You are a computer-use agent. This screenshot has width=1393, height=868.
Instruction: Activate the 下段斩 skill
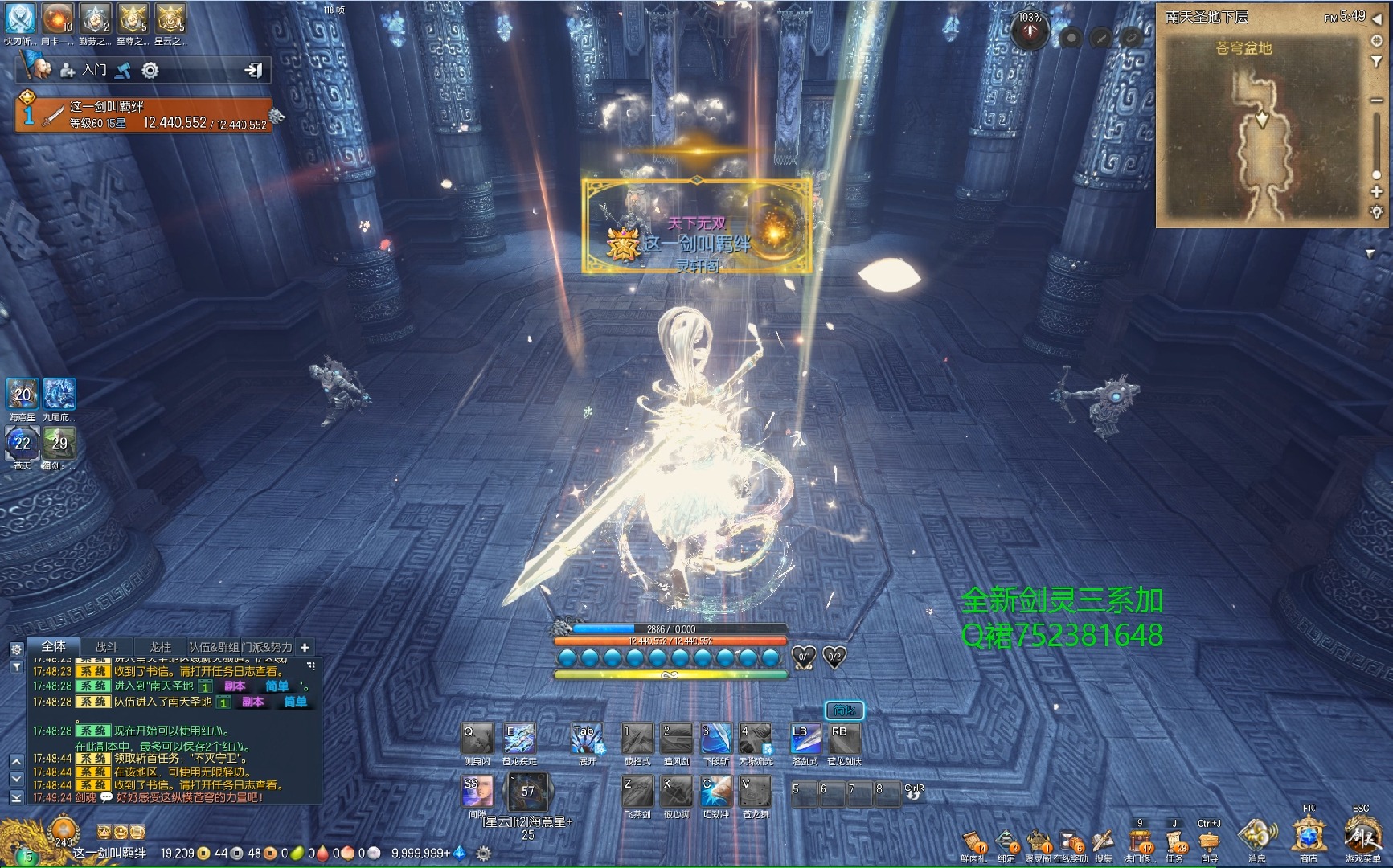point(715,739)
